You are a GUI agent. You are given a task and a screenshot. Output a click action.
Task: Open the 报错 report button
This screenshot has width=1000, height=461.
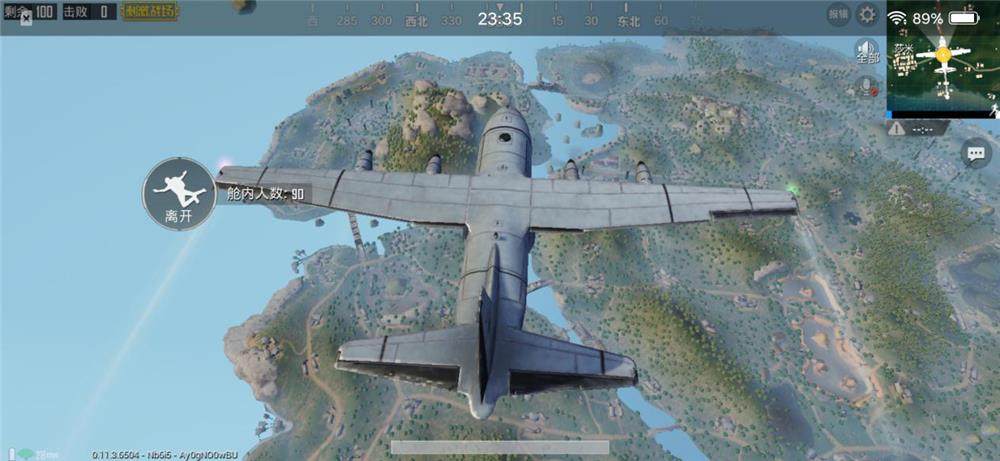point(839,14)
